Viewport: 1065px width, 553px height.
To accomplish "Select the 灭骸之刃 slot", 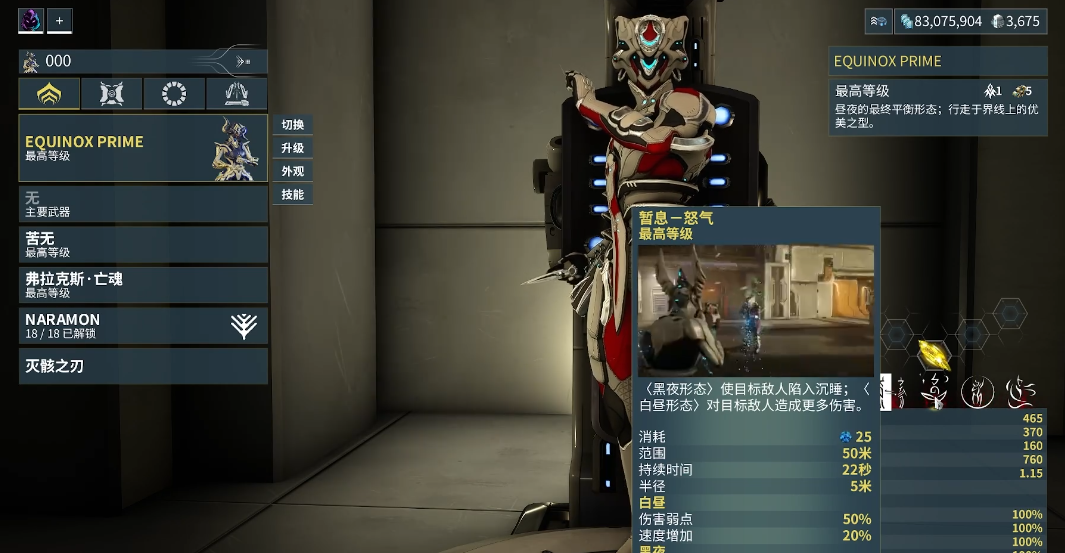I will coord(143,366).
